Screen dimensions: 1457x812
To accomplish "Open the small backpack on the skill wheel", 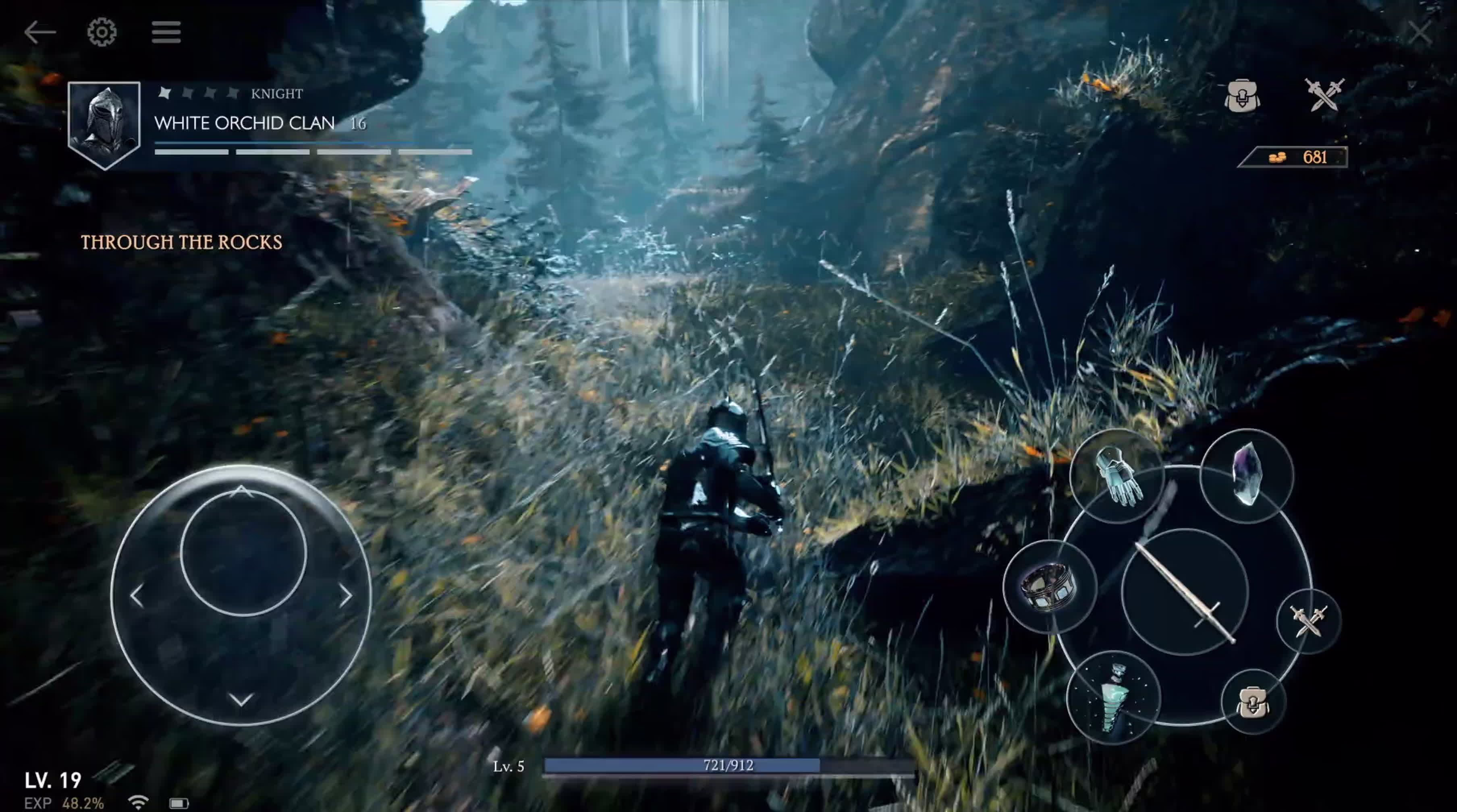I will pos(1252,702).
